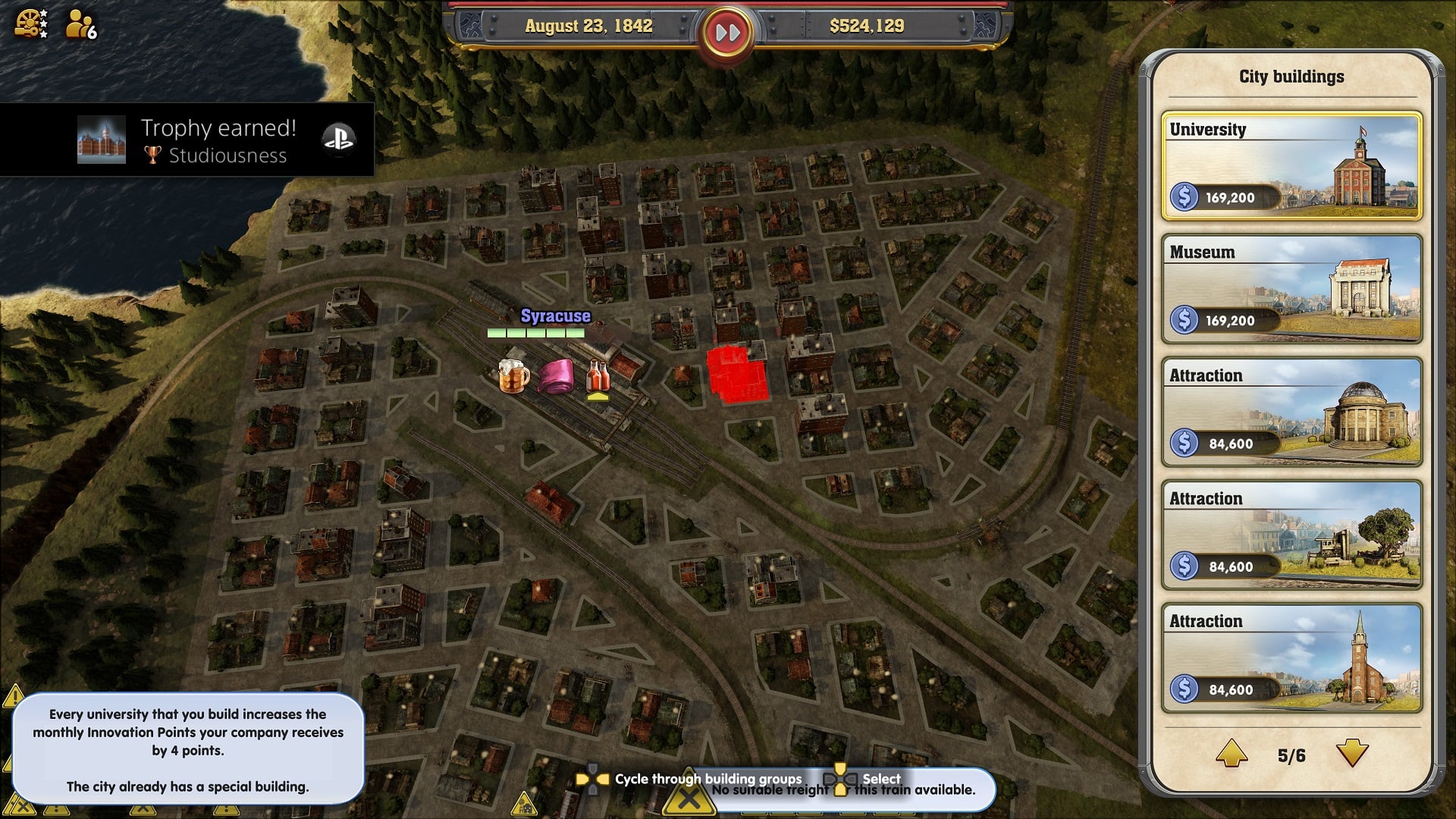
Task: Choose the Museum building card
Action: (1291, 289)
